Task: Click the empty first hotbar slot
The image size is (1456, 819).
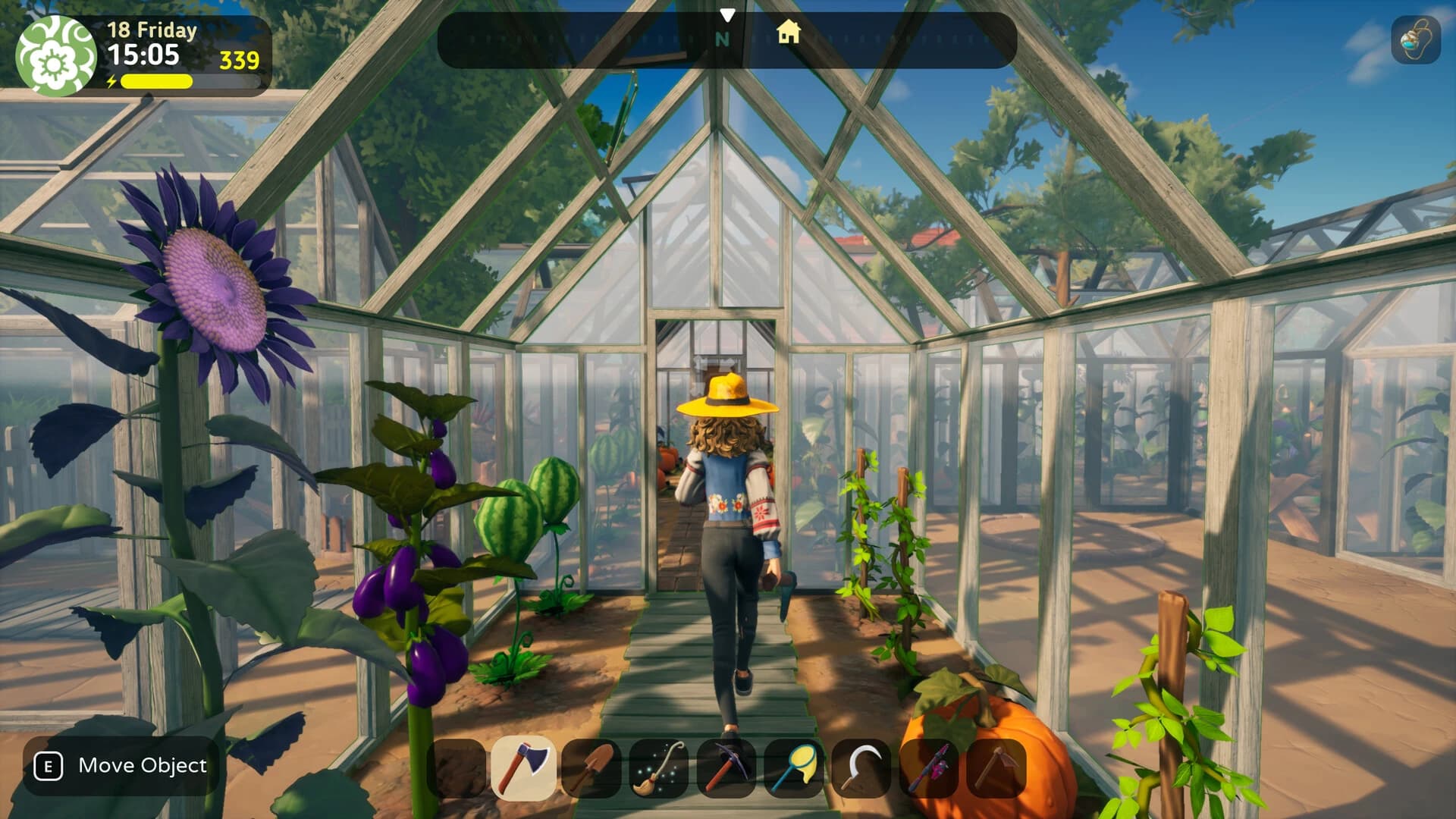Action: pyautogui.click(x=458, y=767)
